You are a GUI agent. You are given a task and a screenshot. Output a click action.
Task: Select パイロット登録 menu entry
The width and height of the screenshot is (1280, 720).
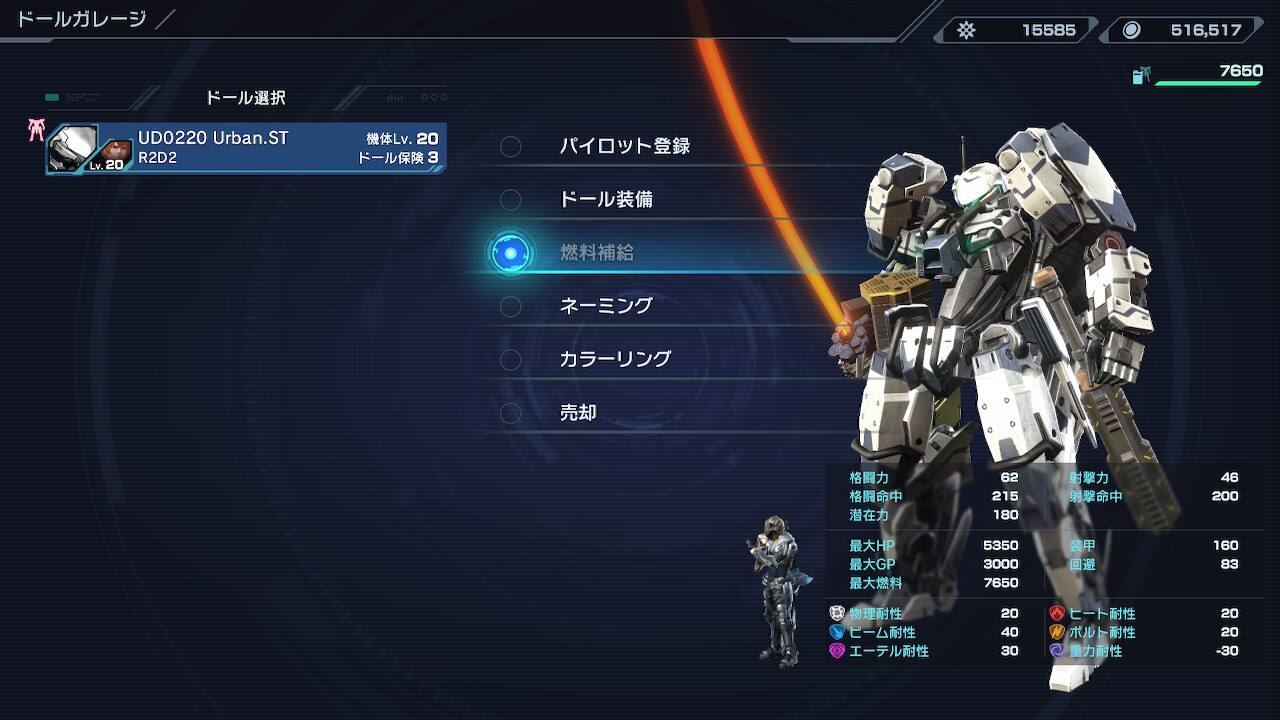click(624, 146)
